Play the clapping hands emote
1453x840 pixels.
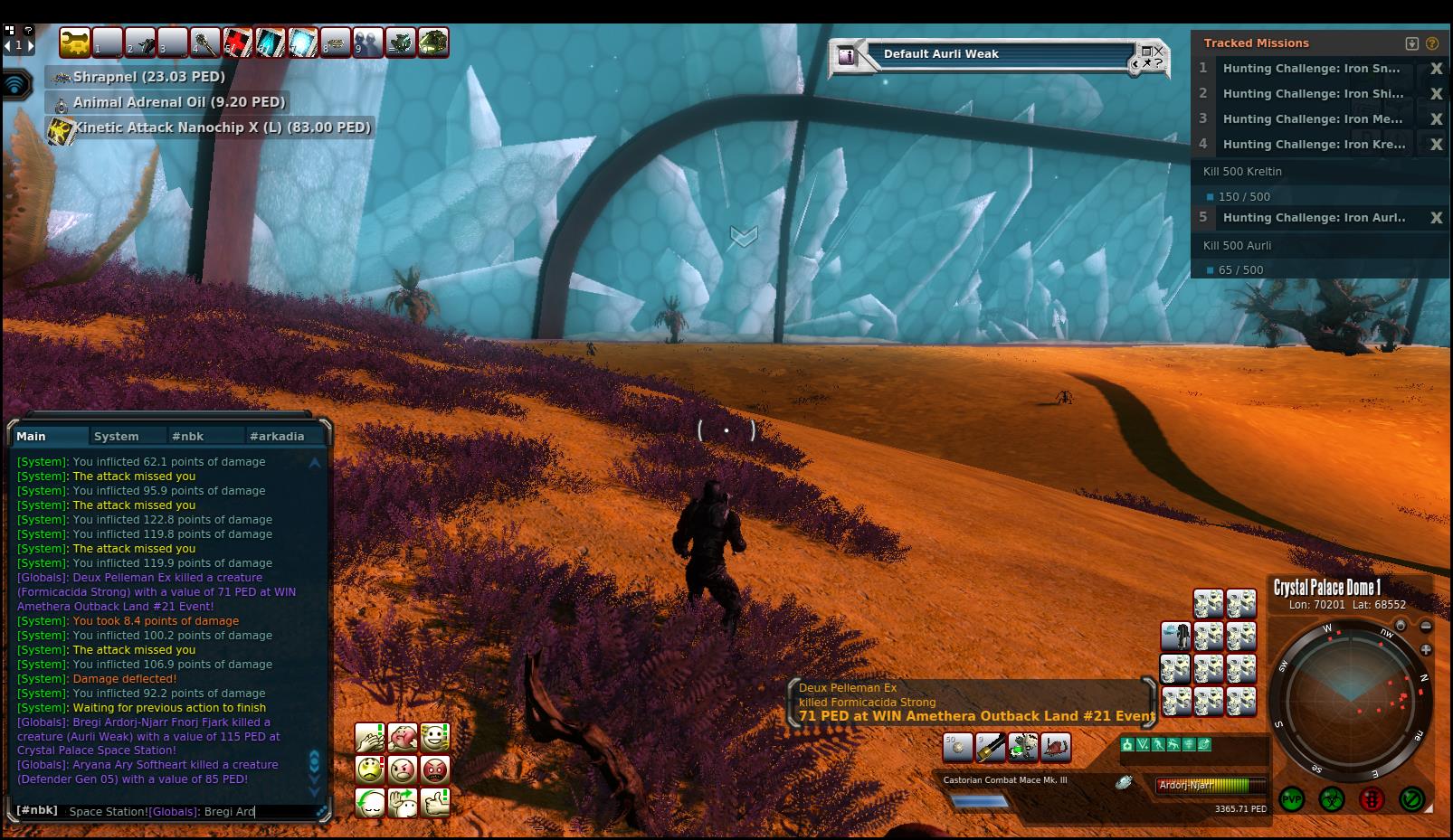pos(370,738)
